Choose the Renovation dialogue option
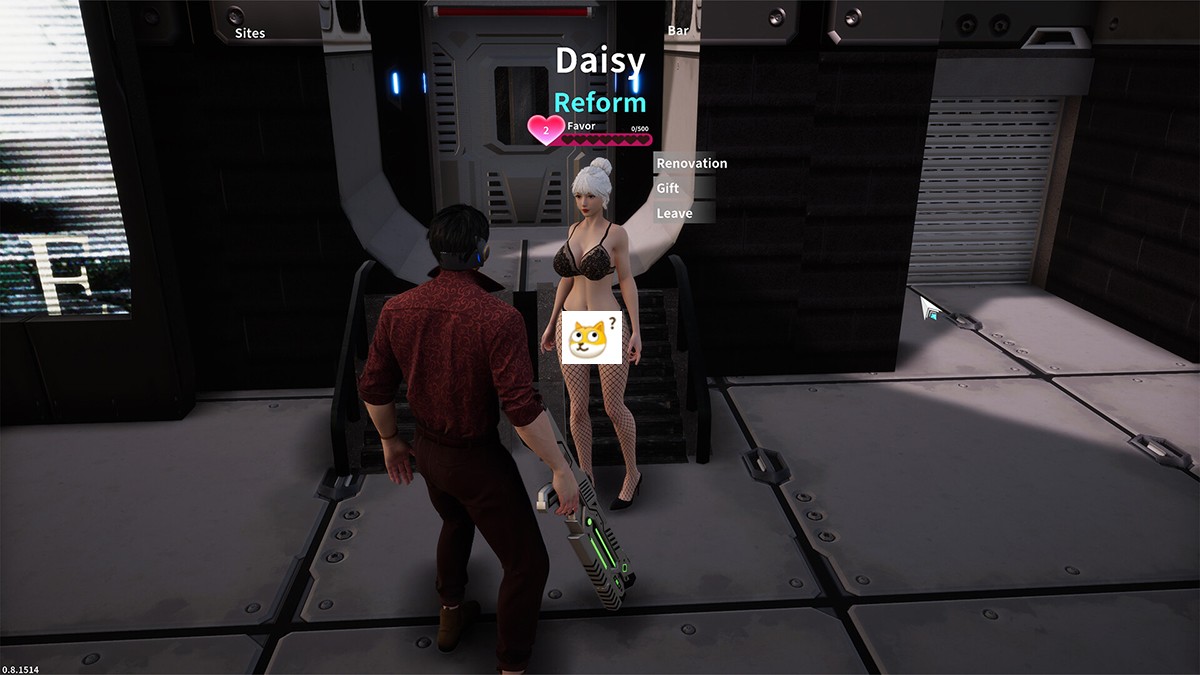The width and height of the screenshot is (1200, 675). point(691,163)
